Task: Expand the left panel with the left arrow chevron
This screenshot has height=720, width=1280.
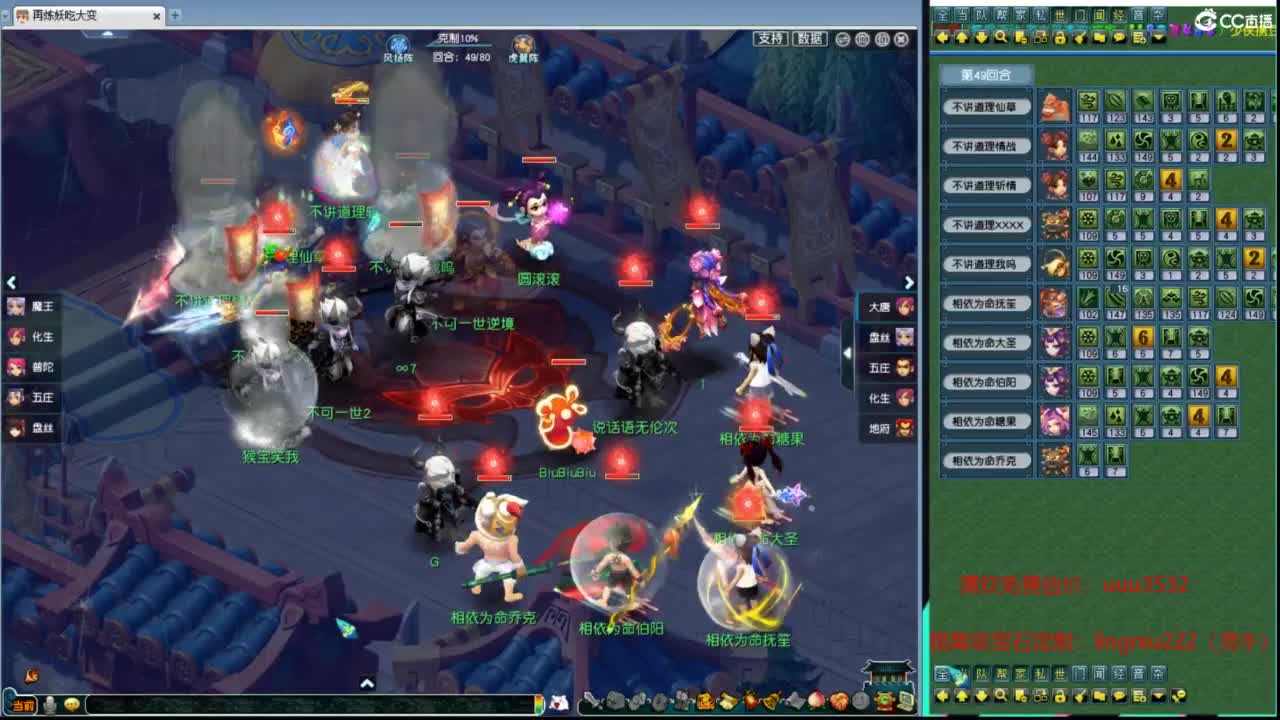Action: click(11, 282)
